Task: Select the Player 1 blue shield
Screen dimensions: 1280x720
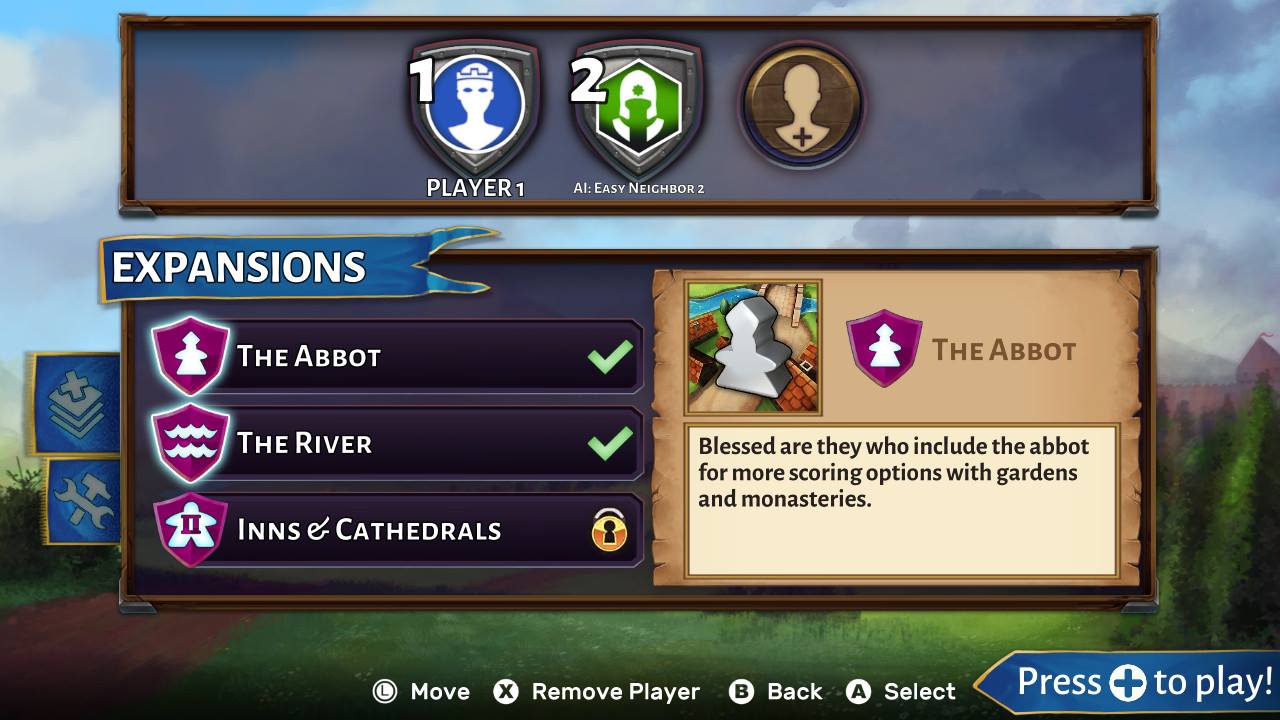Action: coord(475,106)
